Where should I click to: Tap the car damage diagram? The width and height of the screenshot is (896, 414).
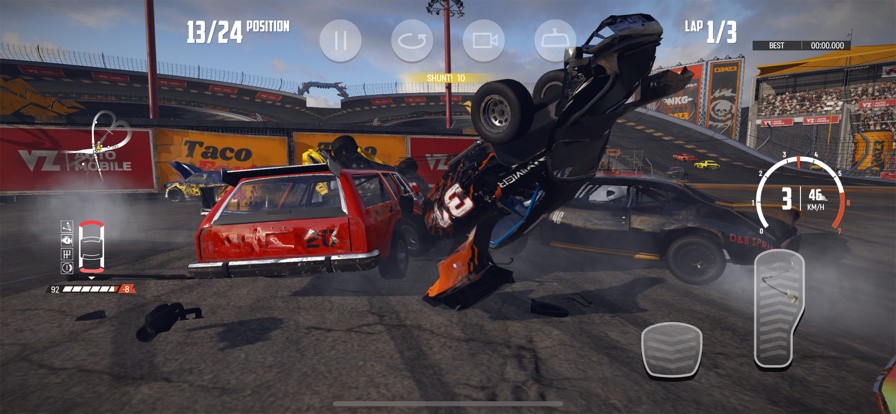point(90,246)
